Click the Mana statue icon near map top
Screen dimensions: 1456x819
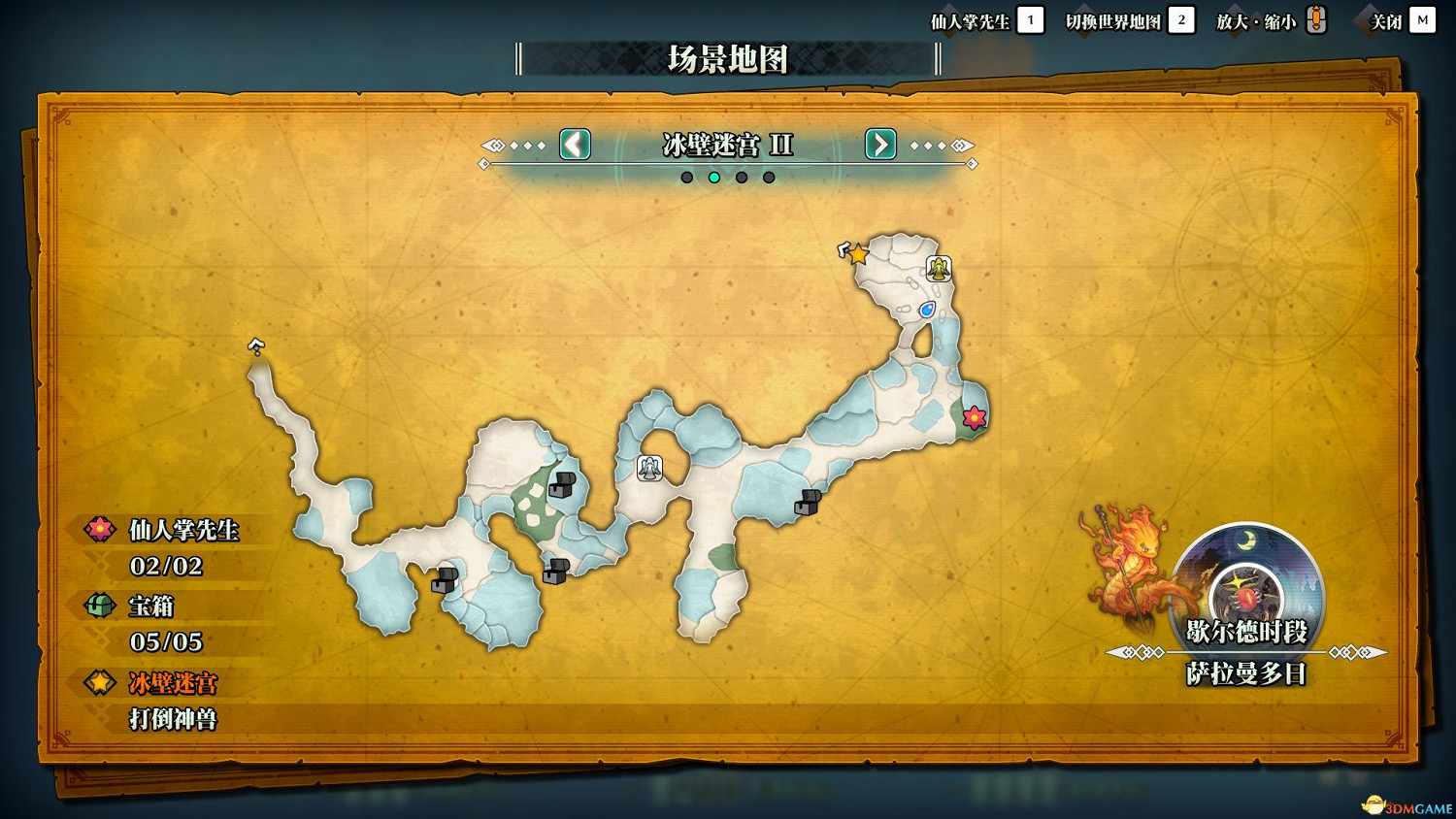[939, 268]
